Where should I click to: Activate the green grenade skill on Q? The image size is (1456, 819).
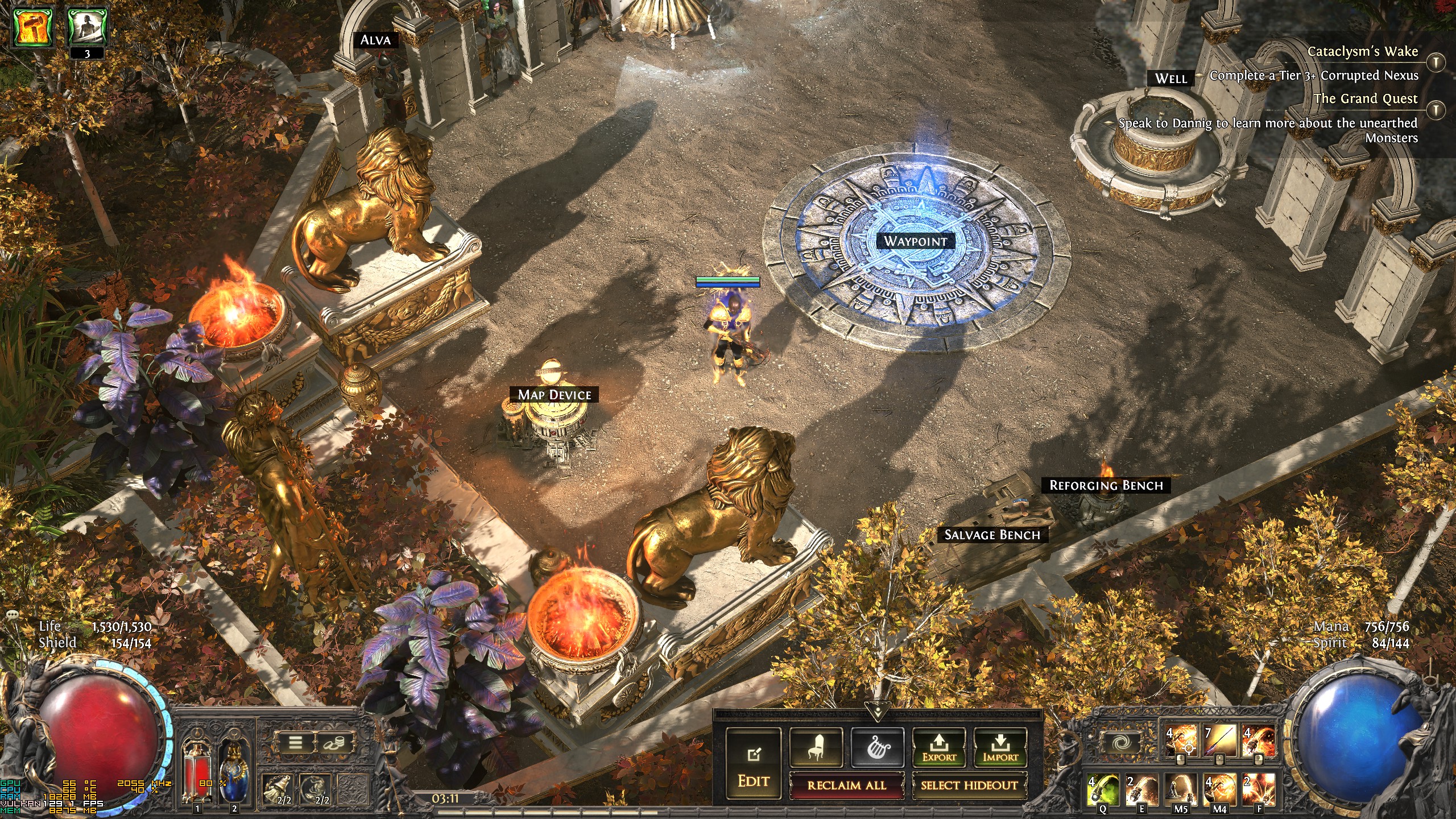(x=1103, y=789)
